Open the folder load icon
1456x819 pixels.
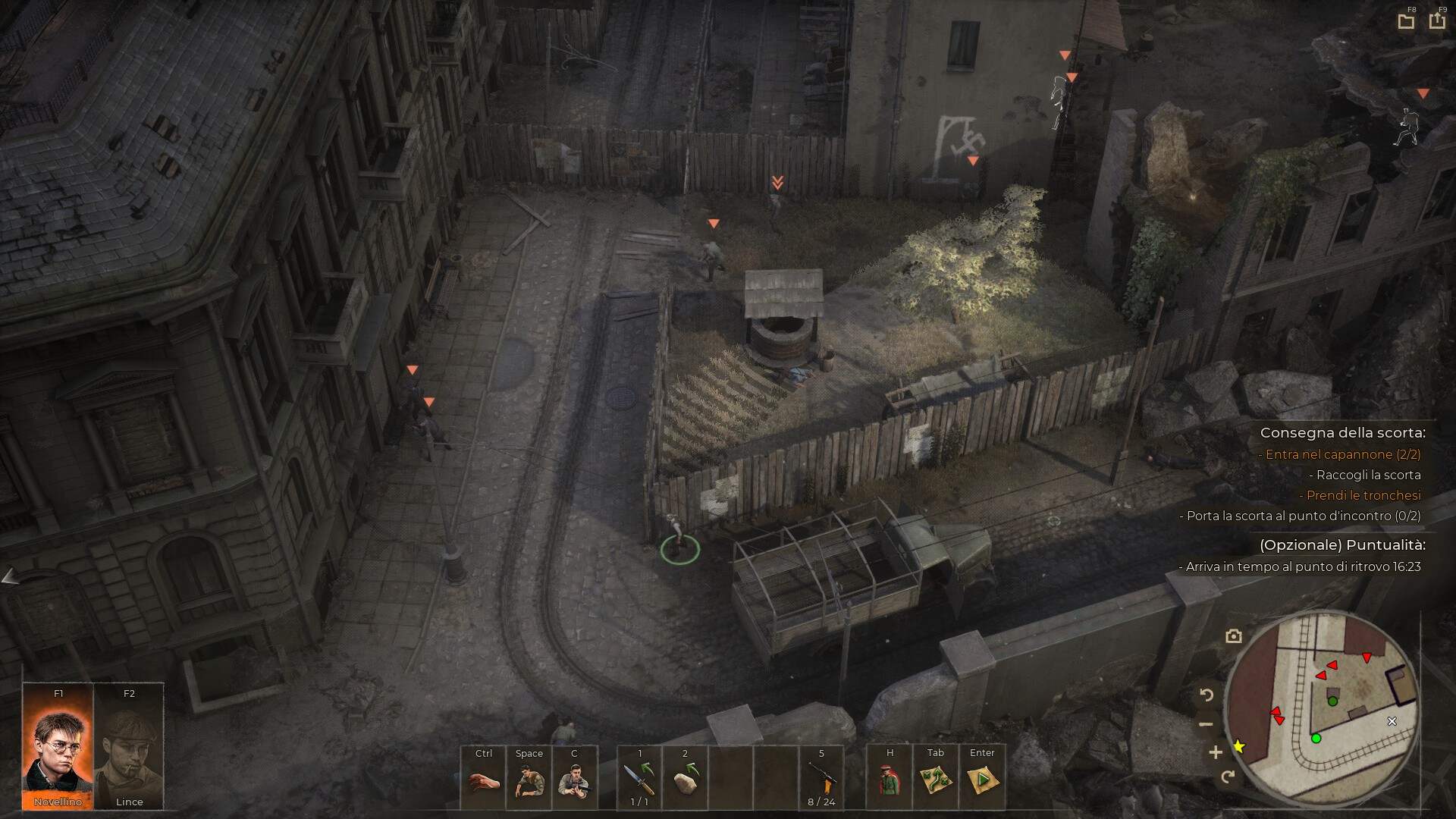pyautogui.click(x=1406, y=21)
